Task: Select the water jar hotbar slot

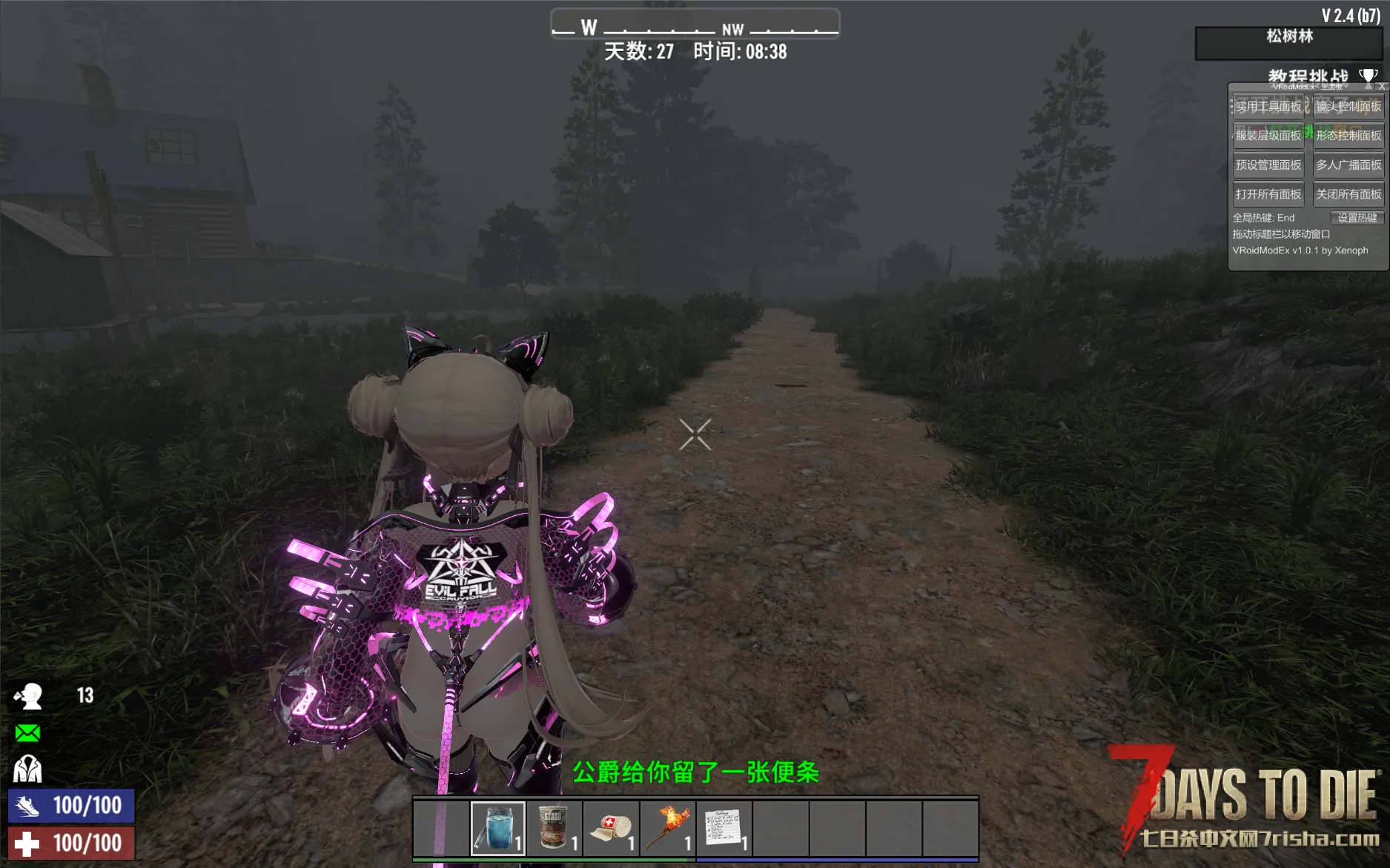Action: (498, 828)
